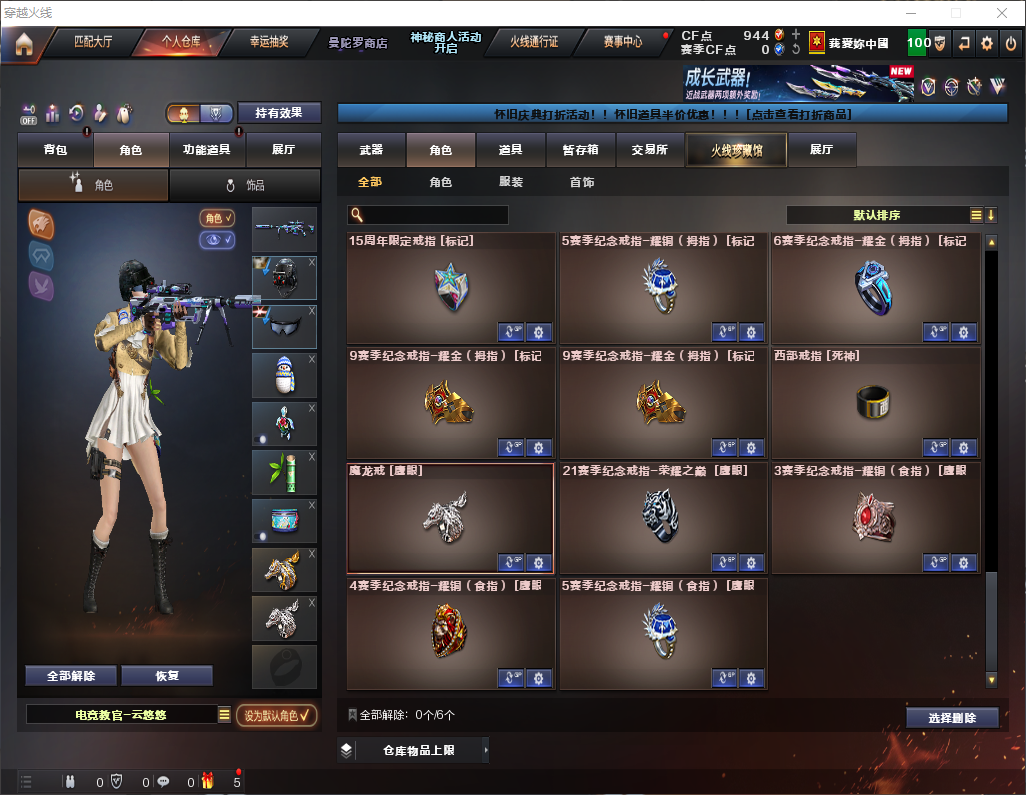Set character as default with 设为默认角色
Screen dimensions: 1026x795
[x=277, y=715]
